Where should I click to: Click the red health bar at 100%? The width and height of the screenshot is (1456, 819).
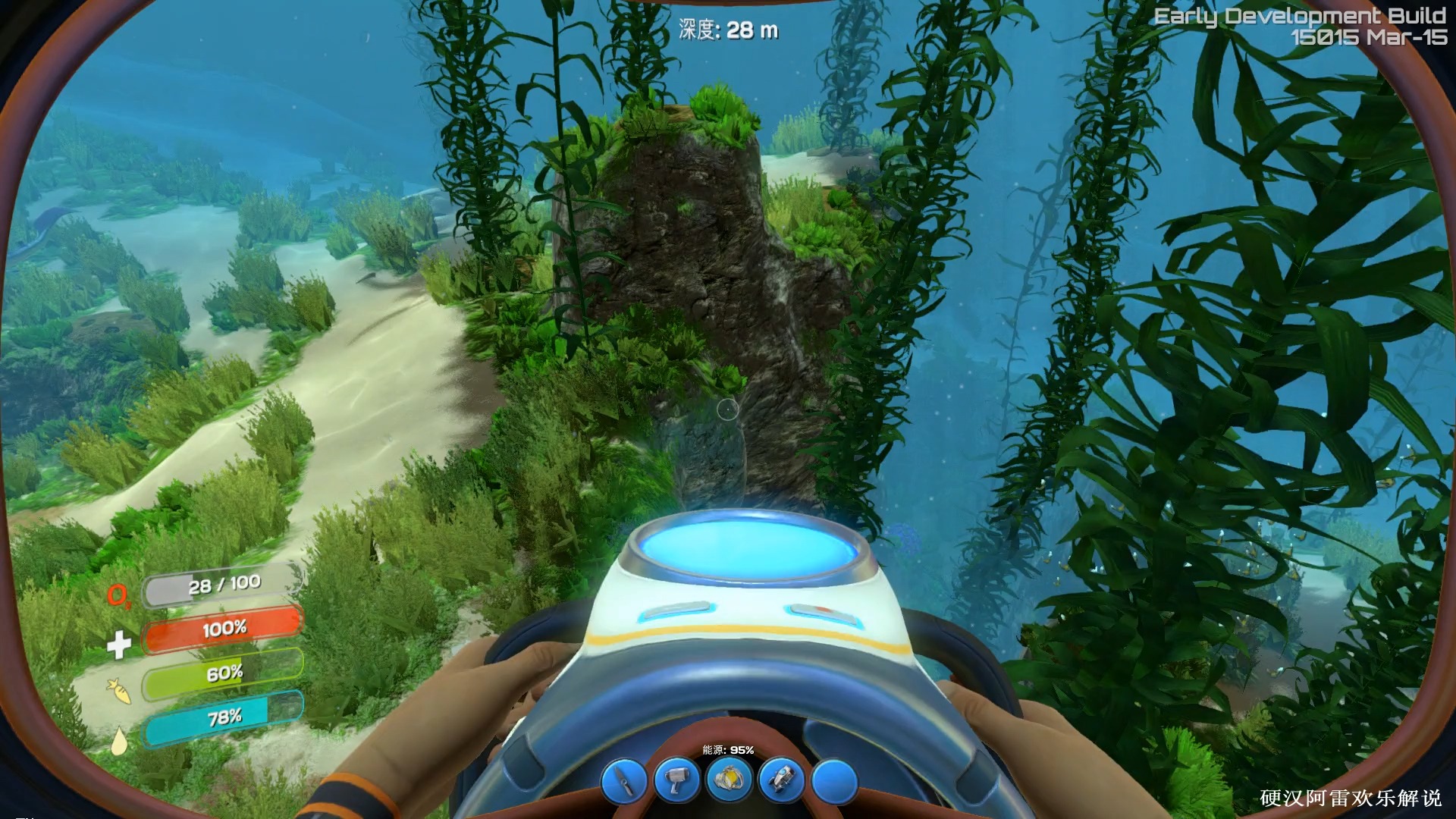tap(224, 628)
